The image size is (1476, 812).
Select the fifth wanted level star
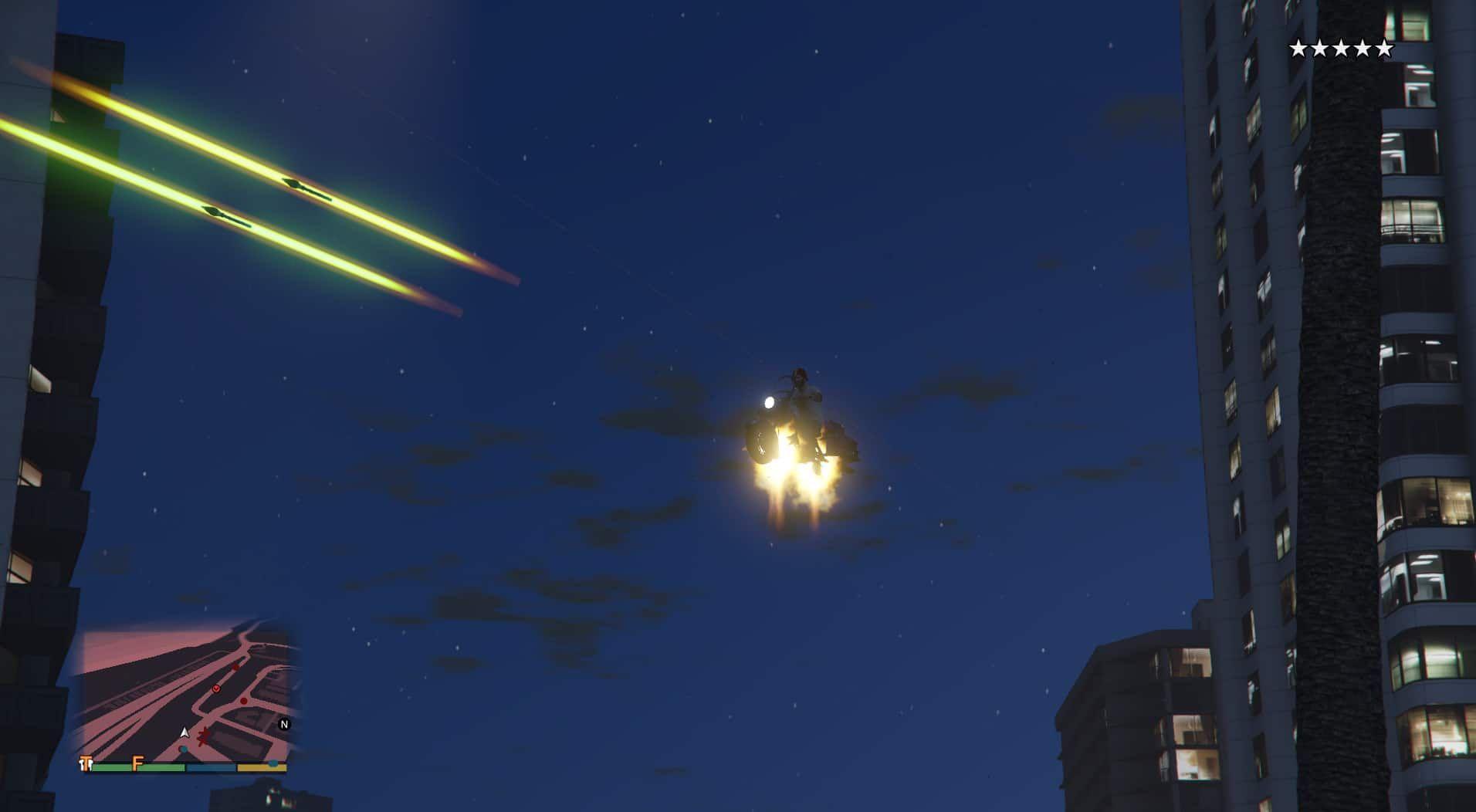coord(1384,47)
